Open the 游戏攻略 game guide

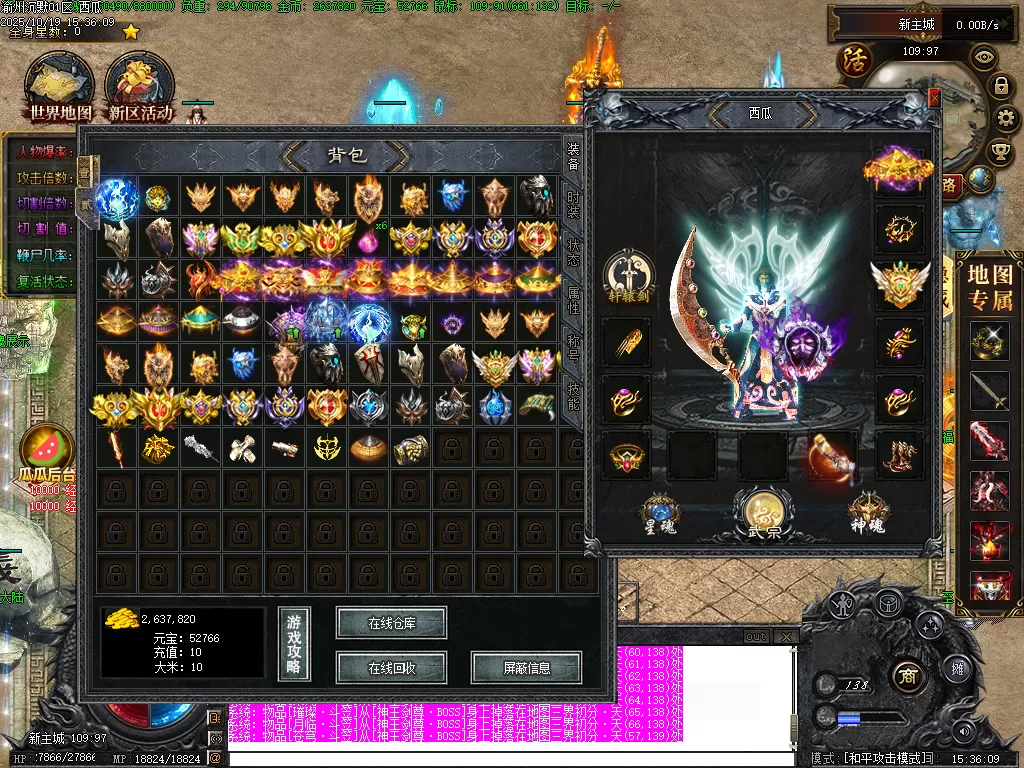point(294,644)
